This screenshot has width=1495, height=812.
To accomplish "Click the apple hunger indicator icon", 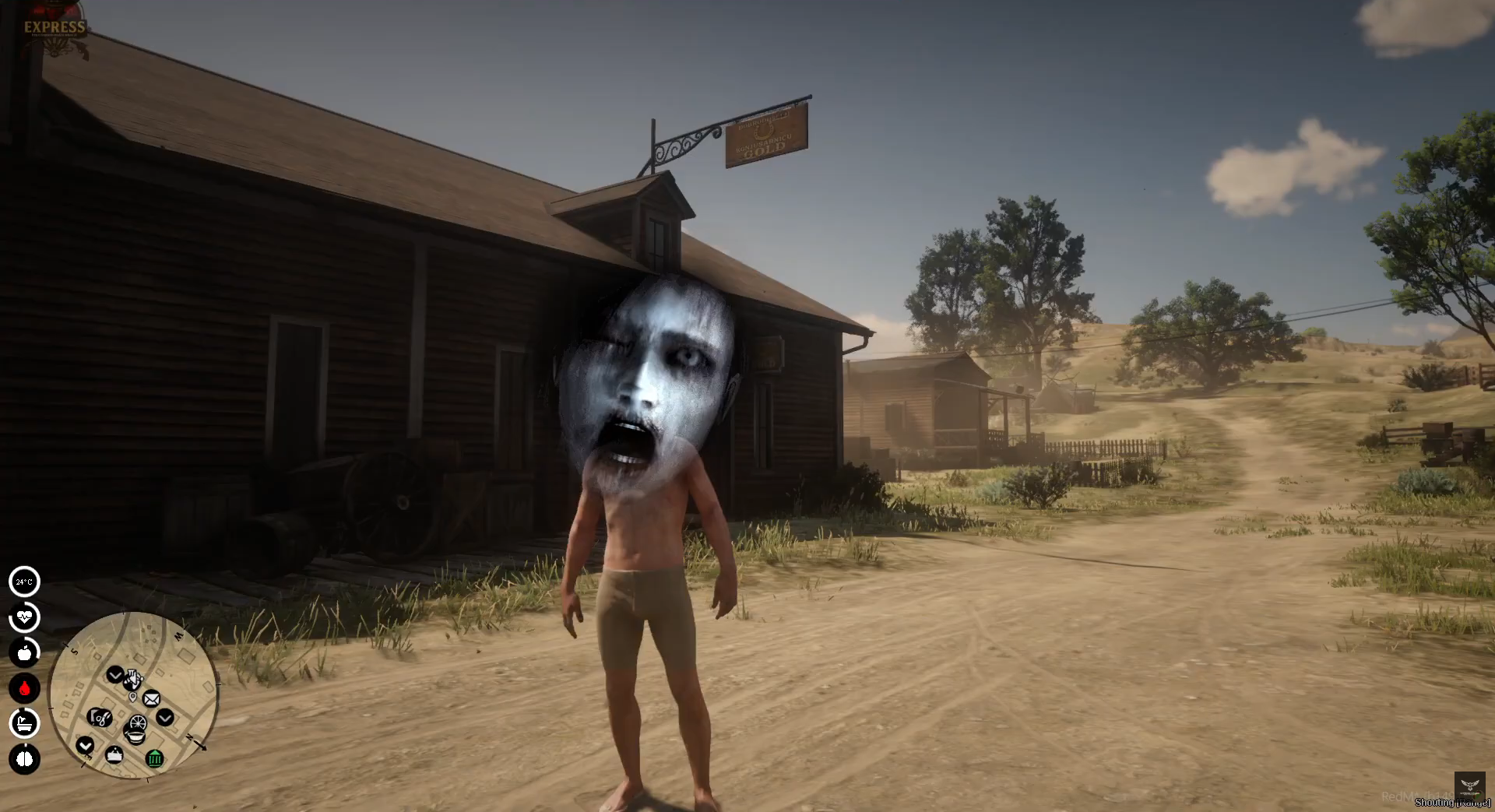I will [24, 652].
